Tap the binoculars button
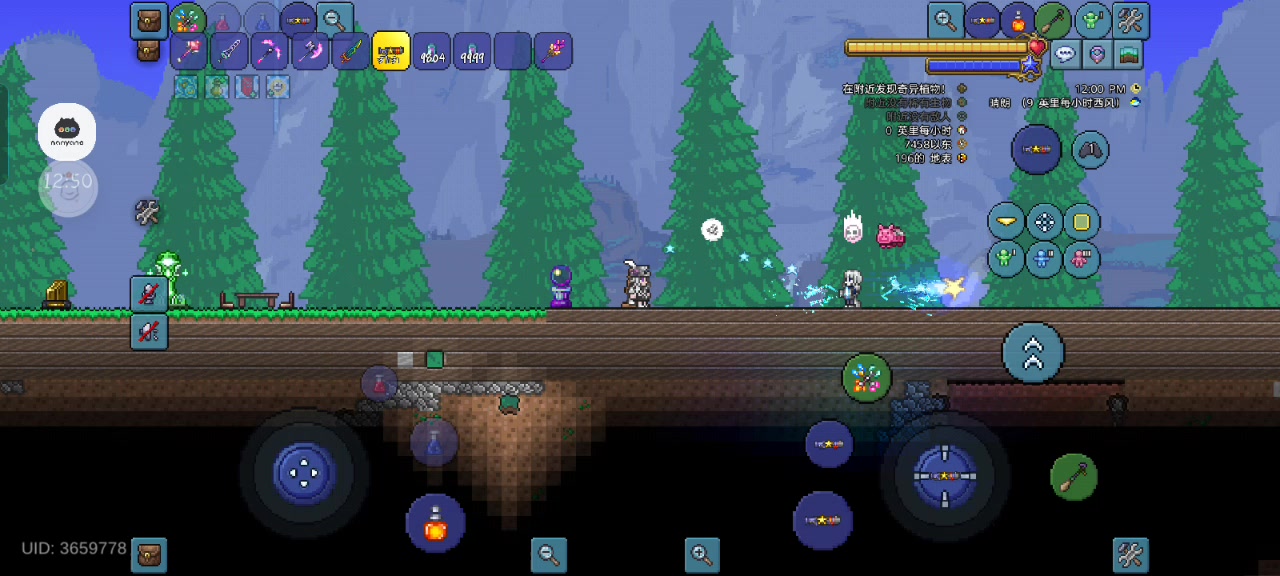 tap(1090, 150)
